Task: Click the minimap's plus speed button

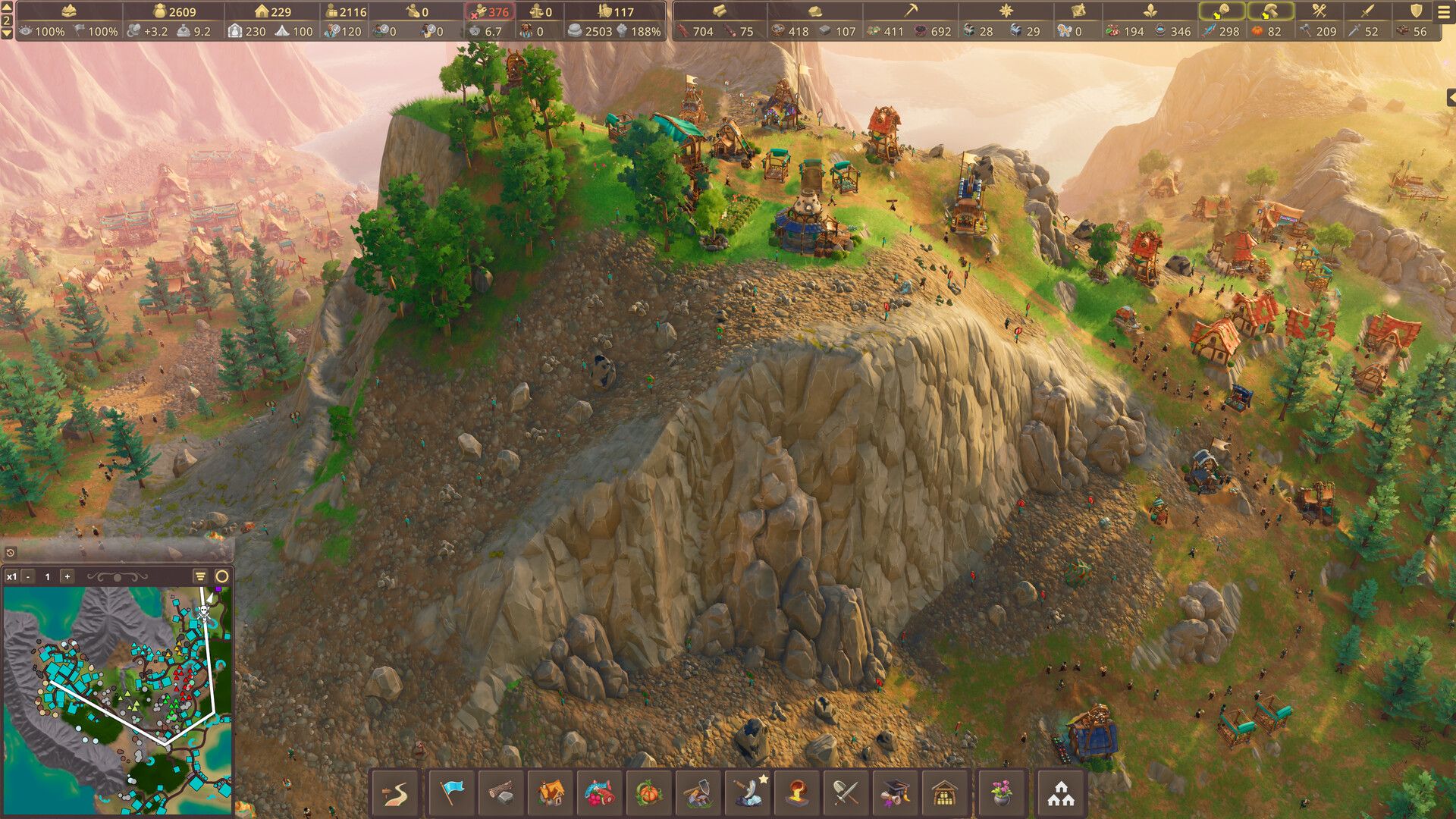Action: tap(67, 577)
